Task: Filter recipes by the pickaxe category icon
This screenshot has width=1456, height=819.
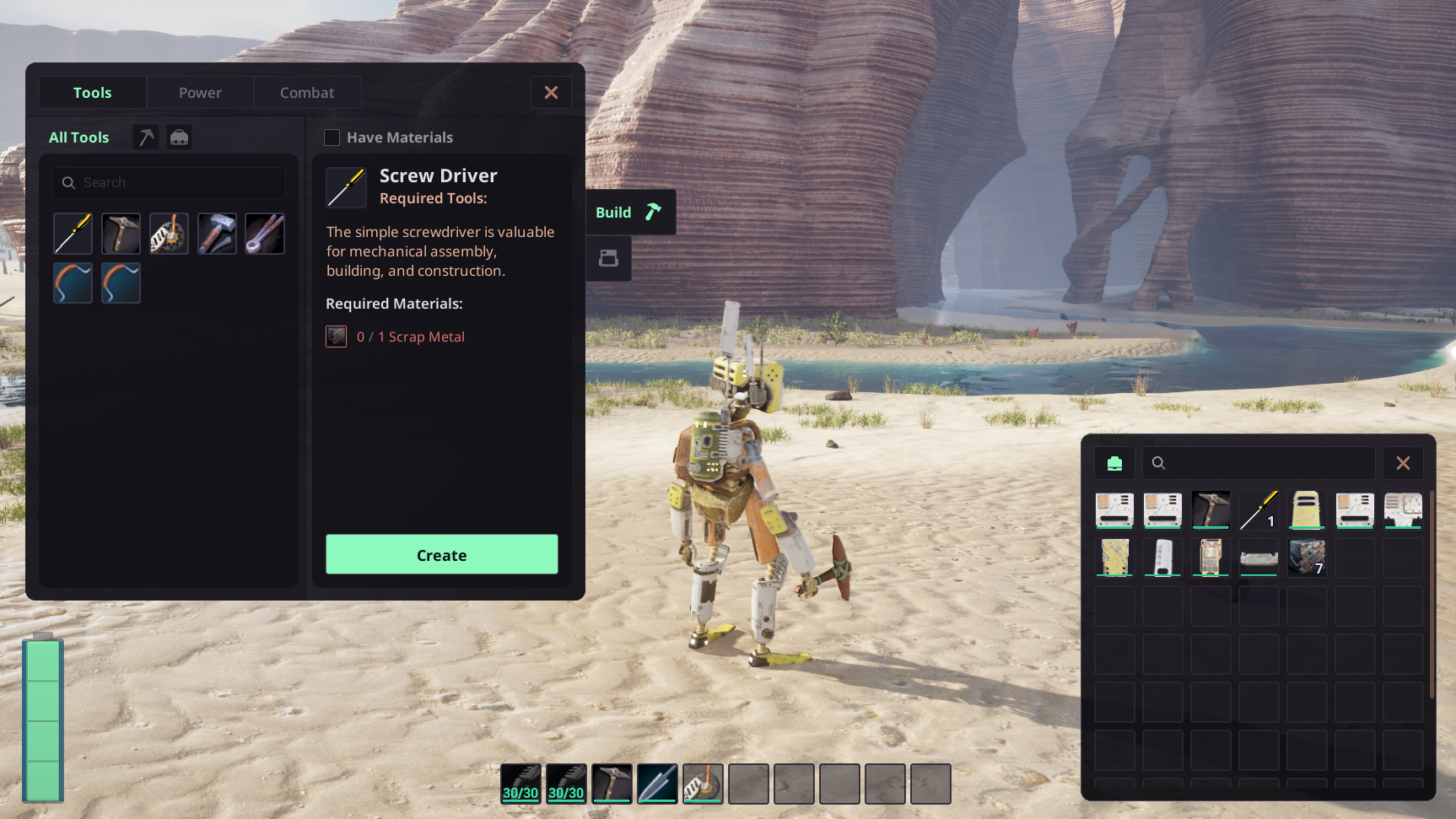Action: click(146, 137)
